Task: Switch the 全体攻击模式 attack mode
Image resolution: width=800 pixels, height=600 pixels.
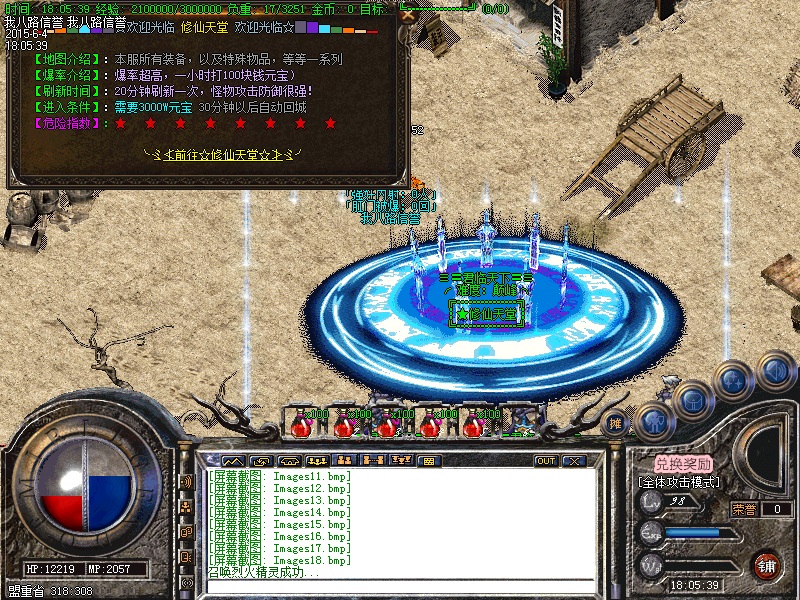Action: pyautogui.click(x=682, y=481)
